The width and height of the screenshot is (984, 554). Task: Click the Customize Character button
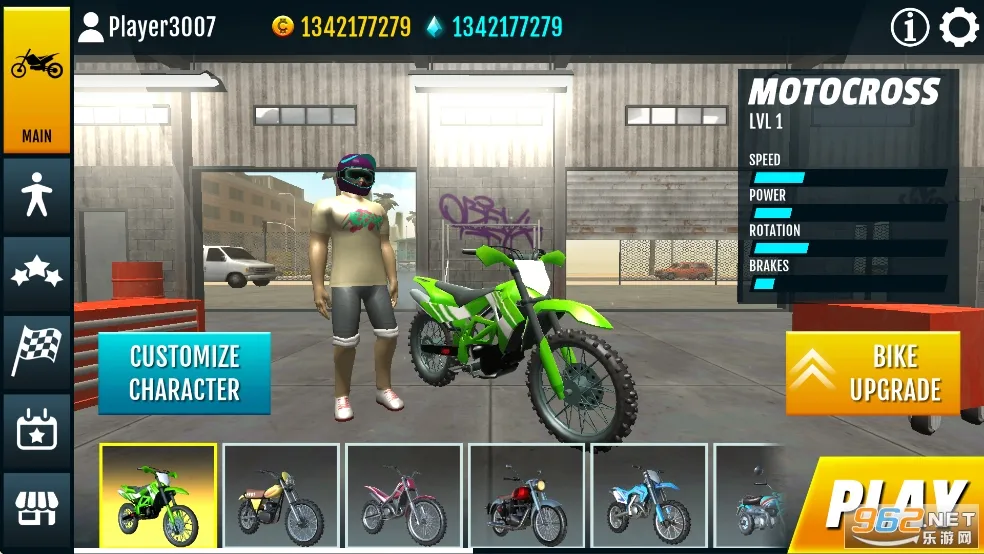pos(184,373)
